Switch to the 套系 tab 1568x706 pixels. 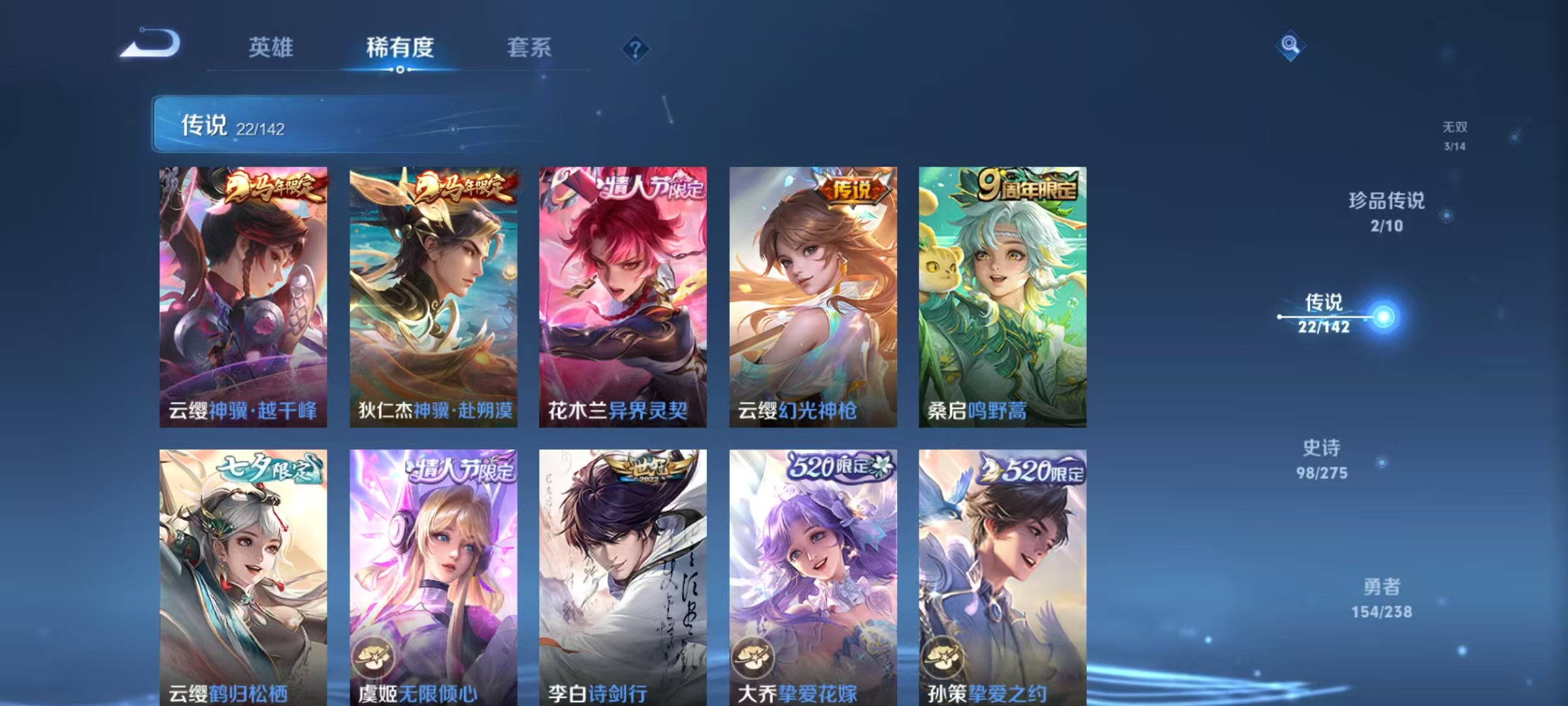click(530, 48)
